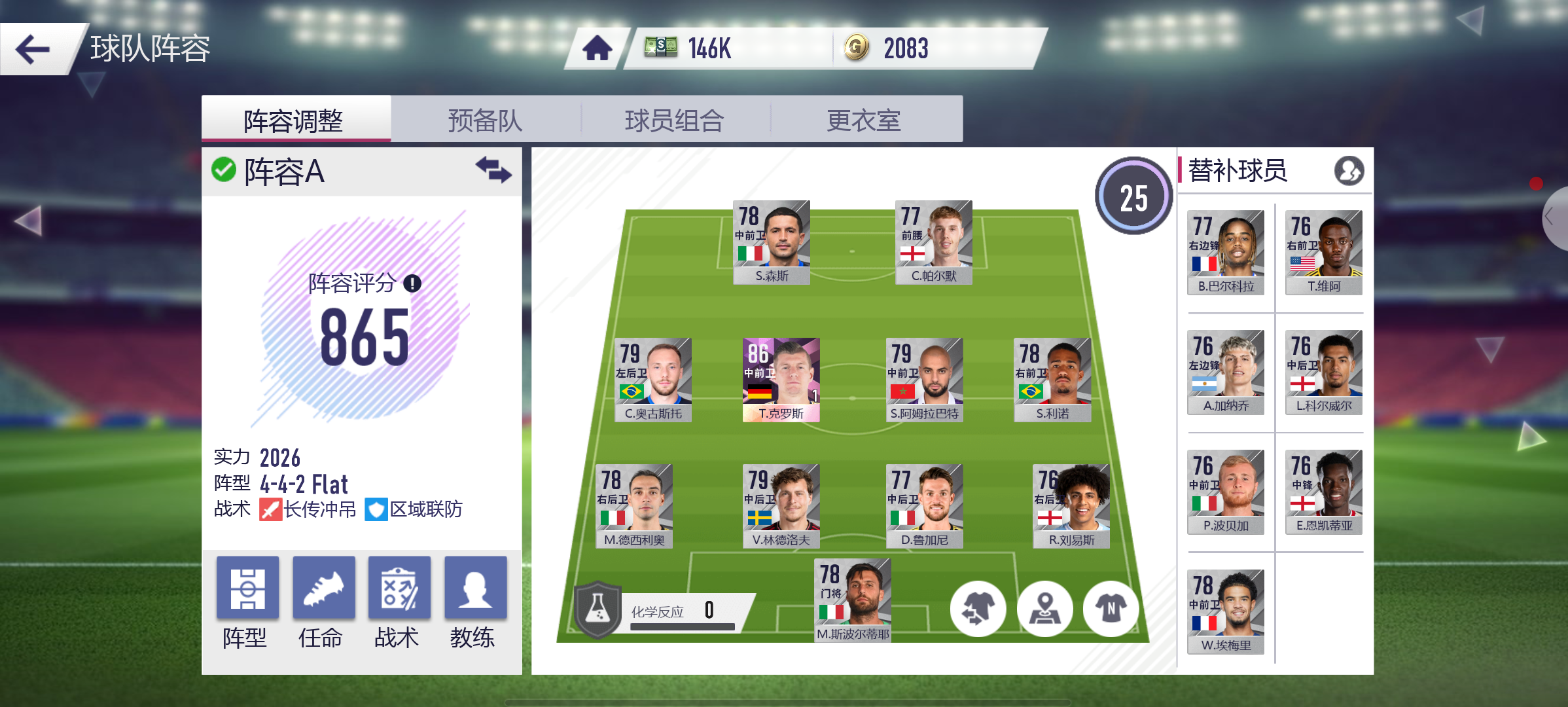Switch to the 预备队 tab
The width and height of the screenshot is (1568, 707).
pos(485,120)
